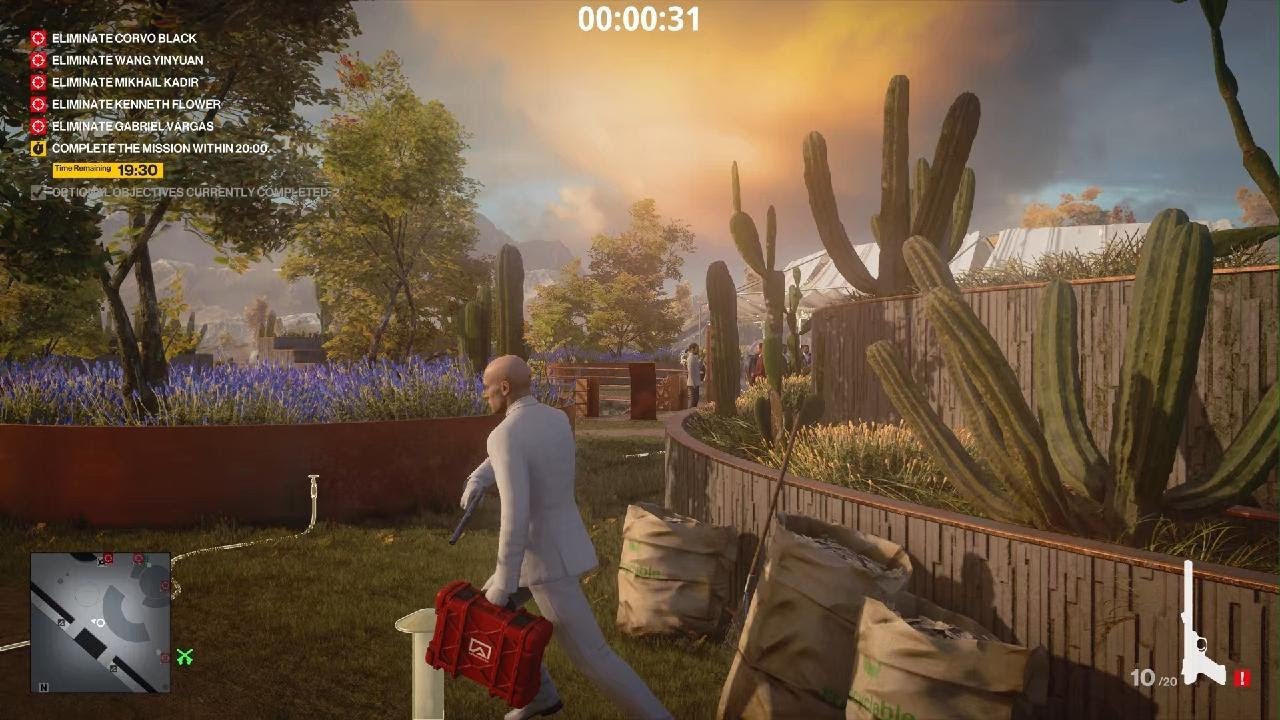Click the Eliminate Mikhail Kadir objective

(x=125, y=82)
